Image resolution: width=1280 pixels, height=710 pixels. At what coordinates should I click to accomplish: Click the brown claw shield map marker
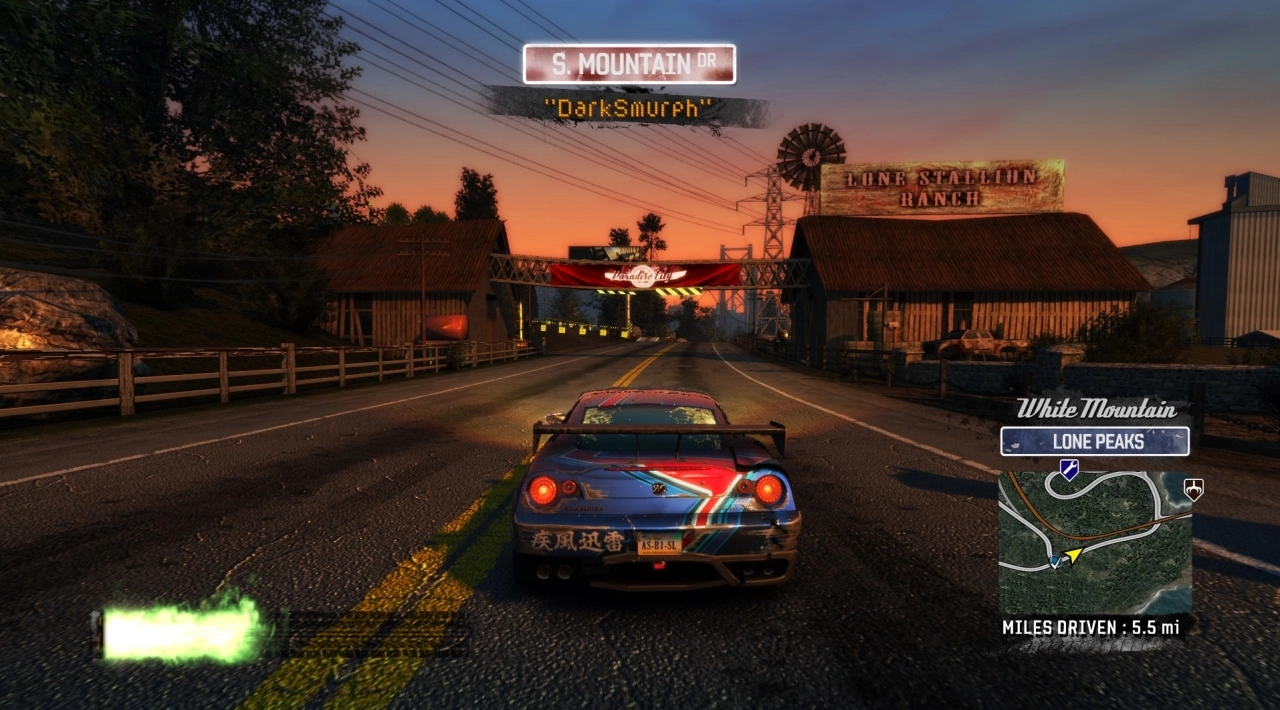coord(1192,489)
